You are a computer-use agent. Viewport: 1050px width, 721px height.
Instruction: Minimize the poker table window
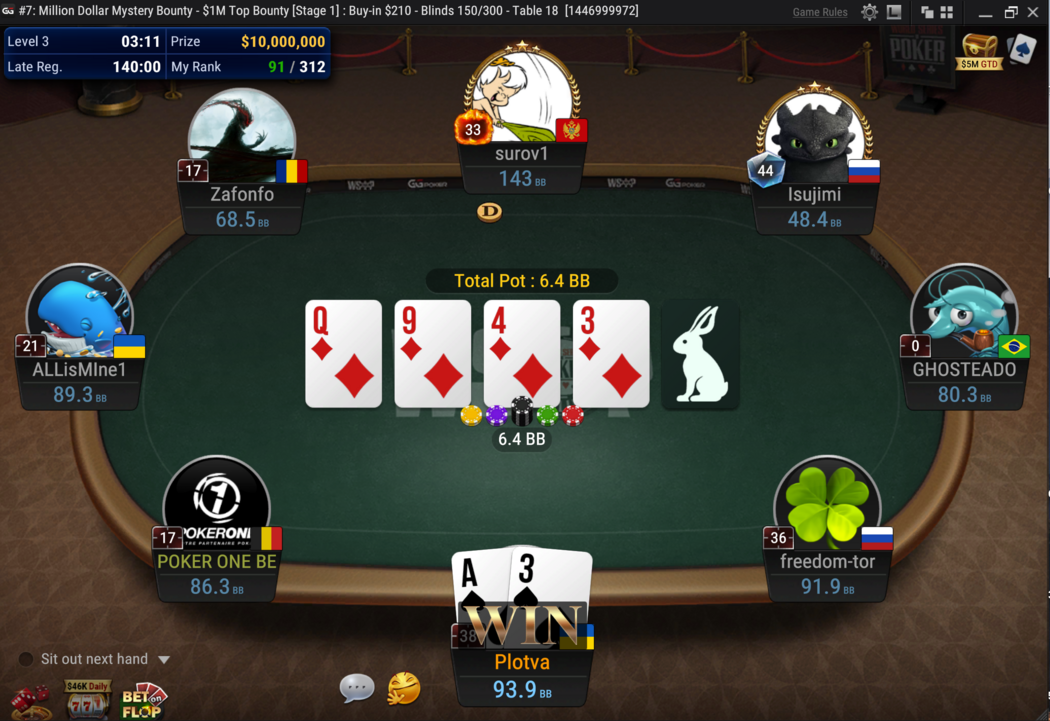pos(985,12)
